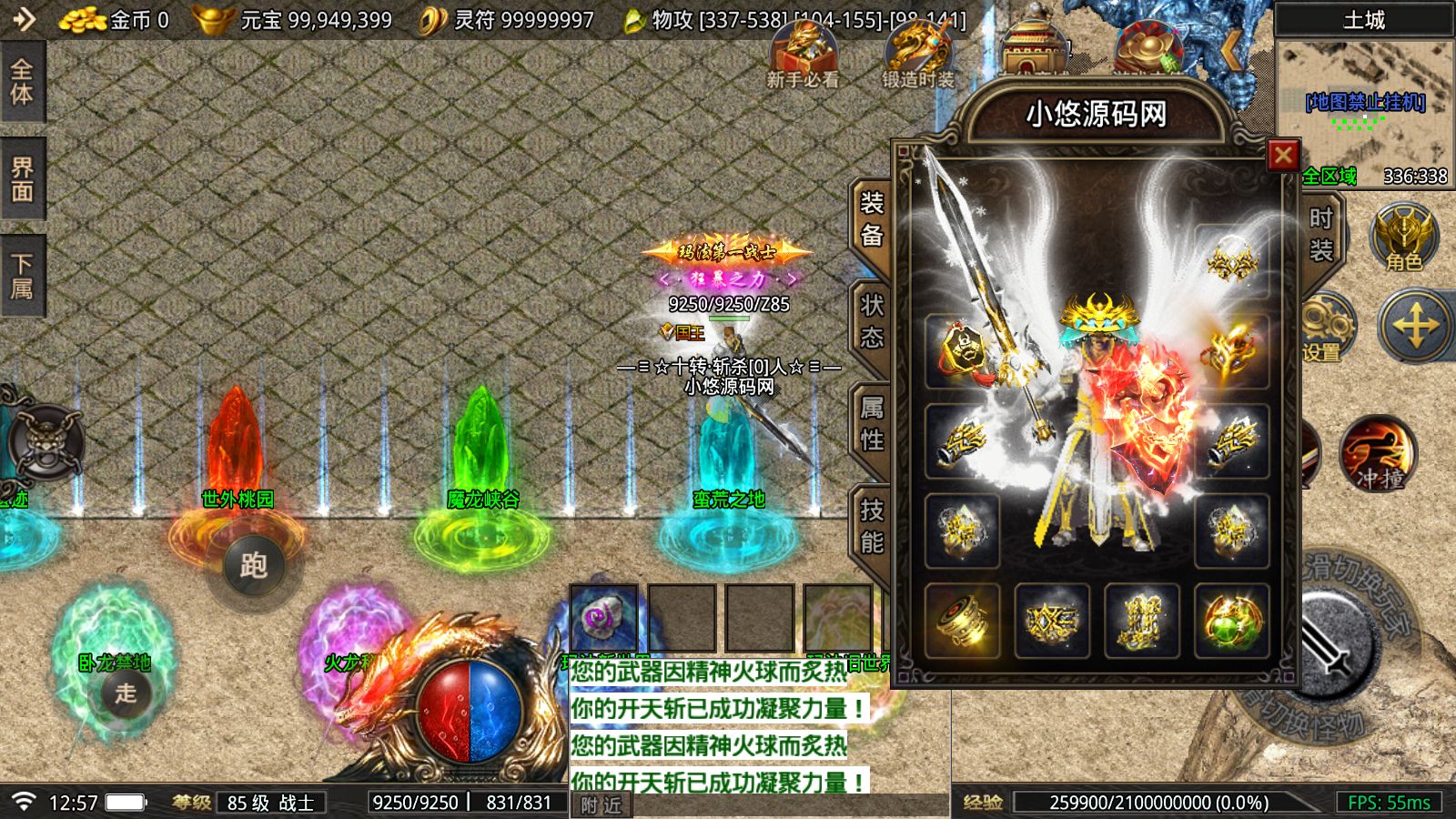Open the 状态 status tab
The width and height of the screenshot is (1456, 819).
coord(872,322)
